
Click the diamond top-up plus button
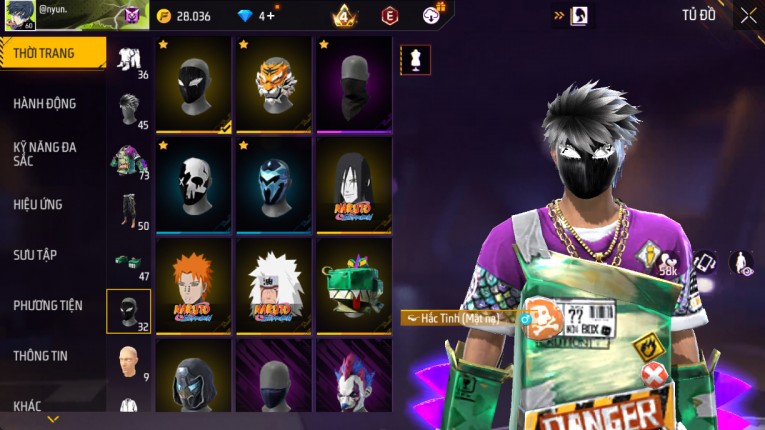tap(270, 16)
